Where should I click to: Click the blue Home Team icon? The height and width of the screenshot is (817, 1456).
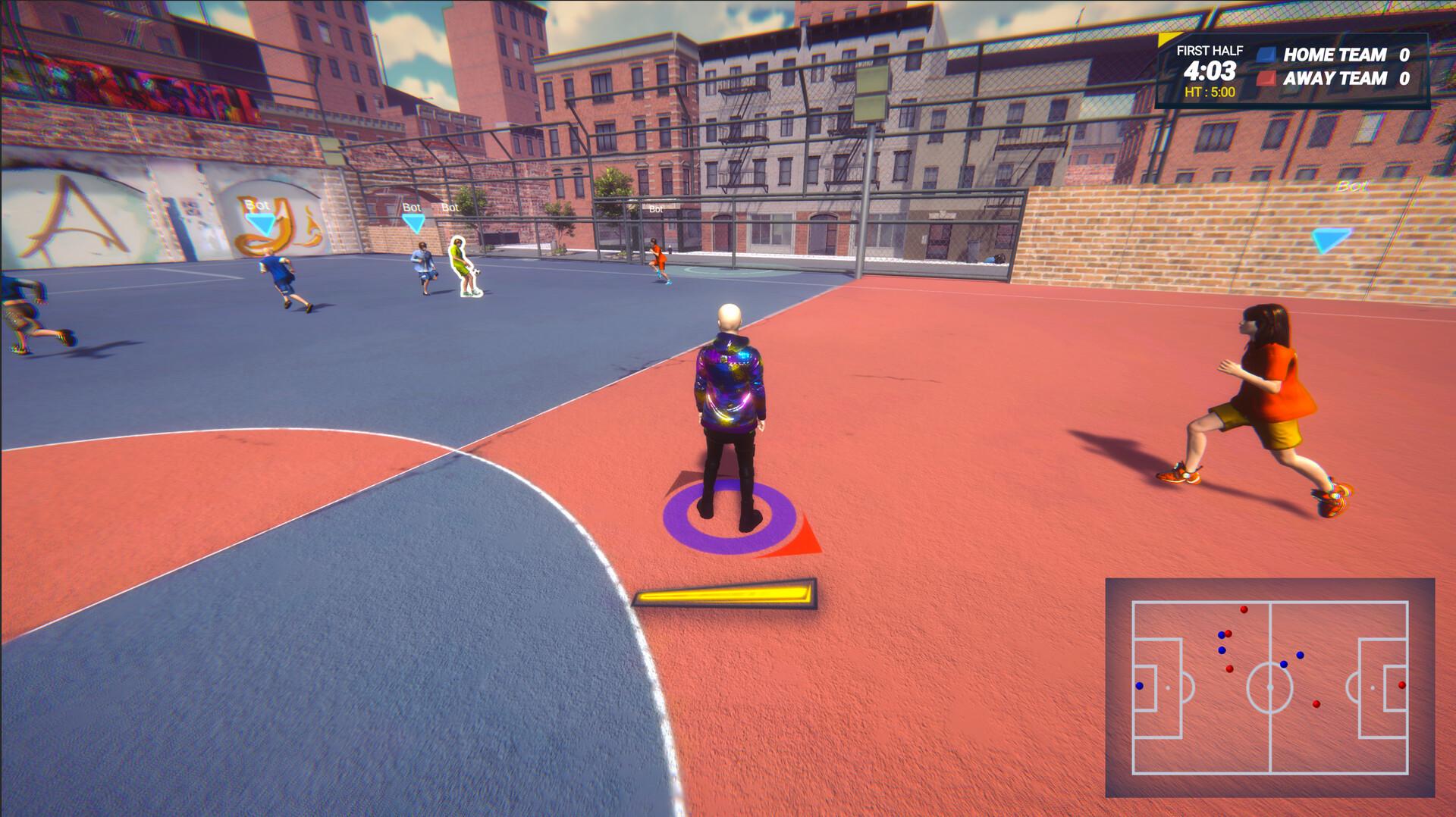1266,55
